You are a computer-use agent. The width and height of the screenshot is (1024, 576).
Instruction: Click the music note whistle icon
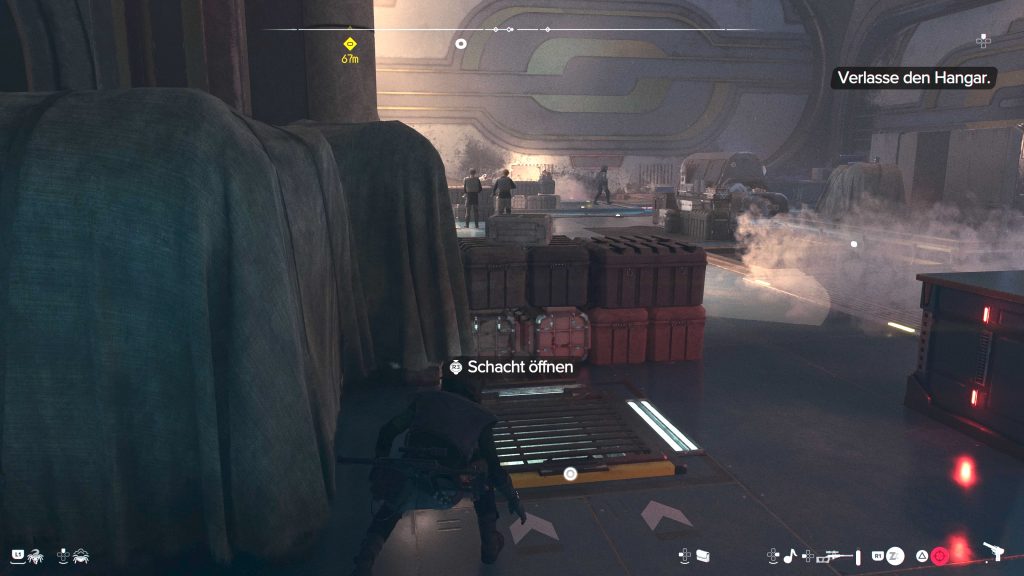point(788,555)
